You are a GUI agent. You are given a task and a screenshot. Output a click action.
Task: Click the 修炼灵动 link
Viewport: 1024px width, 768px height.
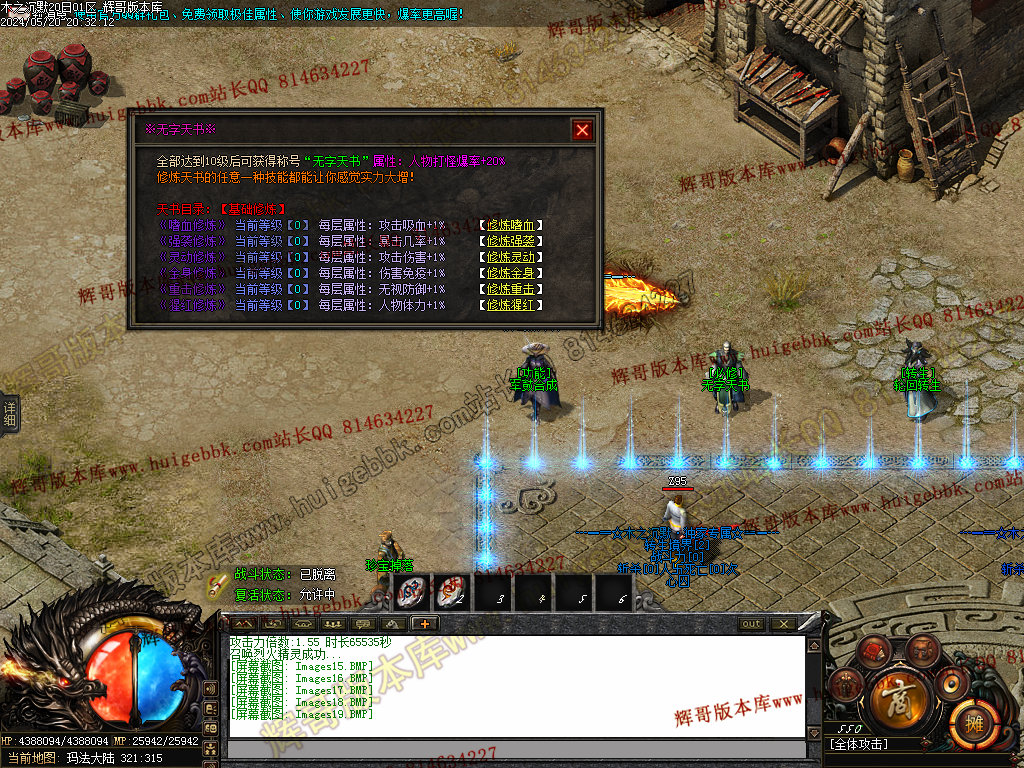[x=511, y=257]
